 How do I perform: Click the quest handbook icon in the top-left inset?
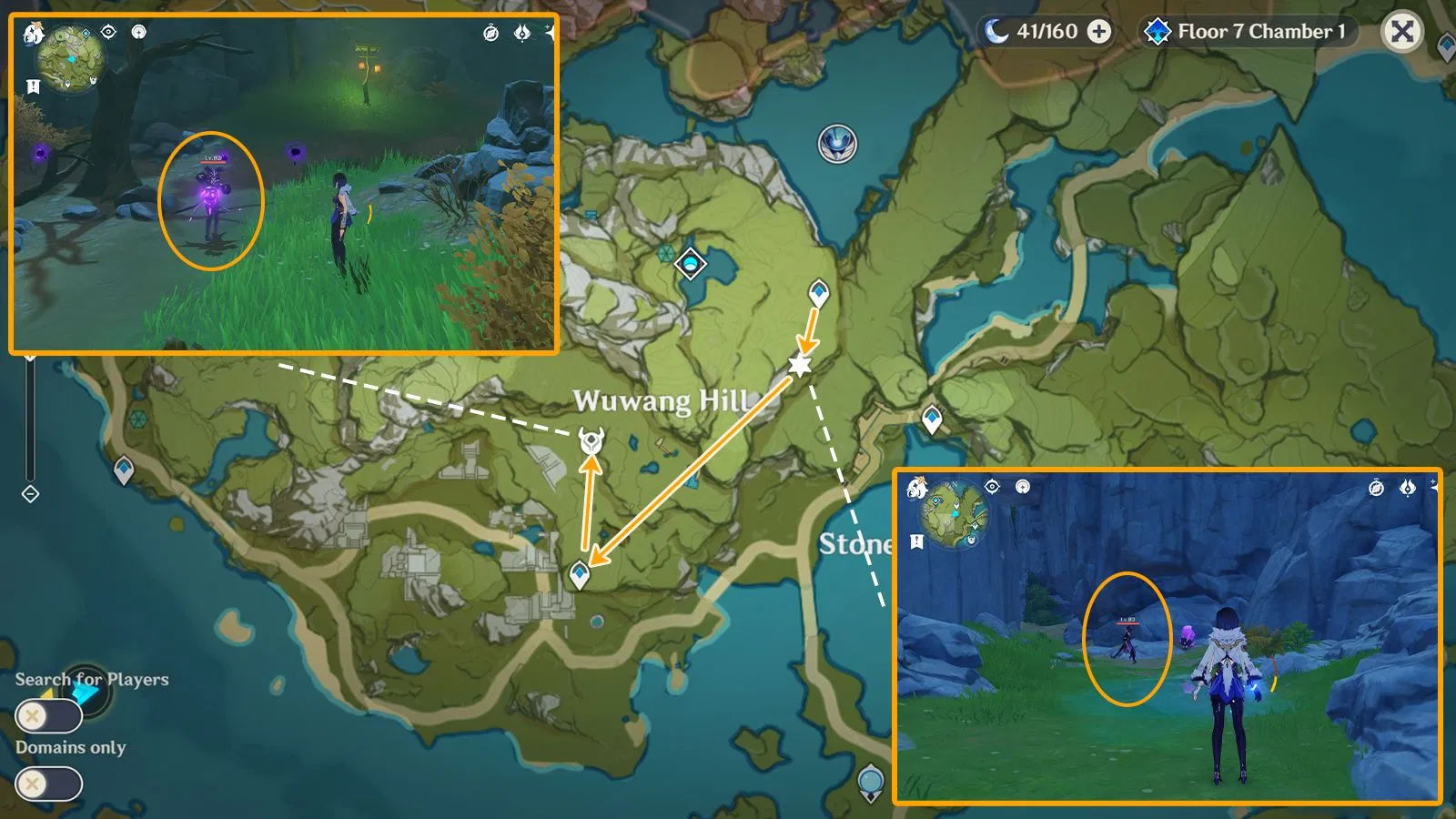[x=33, y=87]
